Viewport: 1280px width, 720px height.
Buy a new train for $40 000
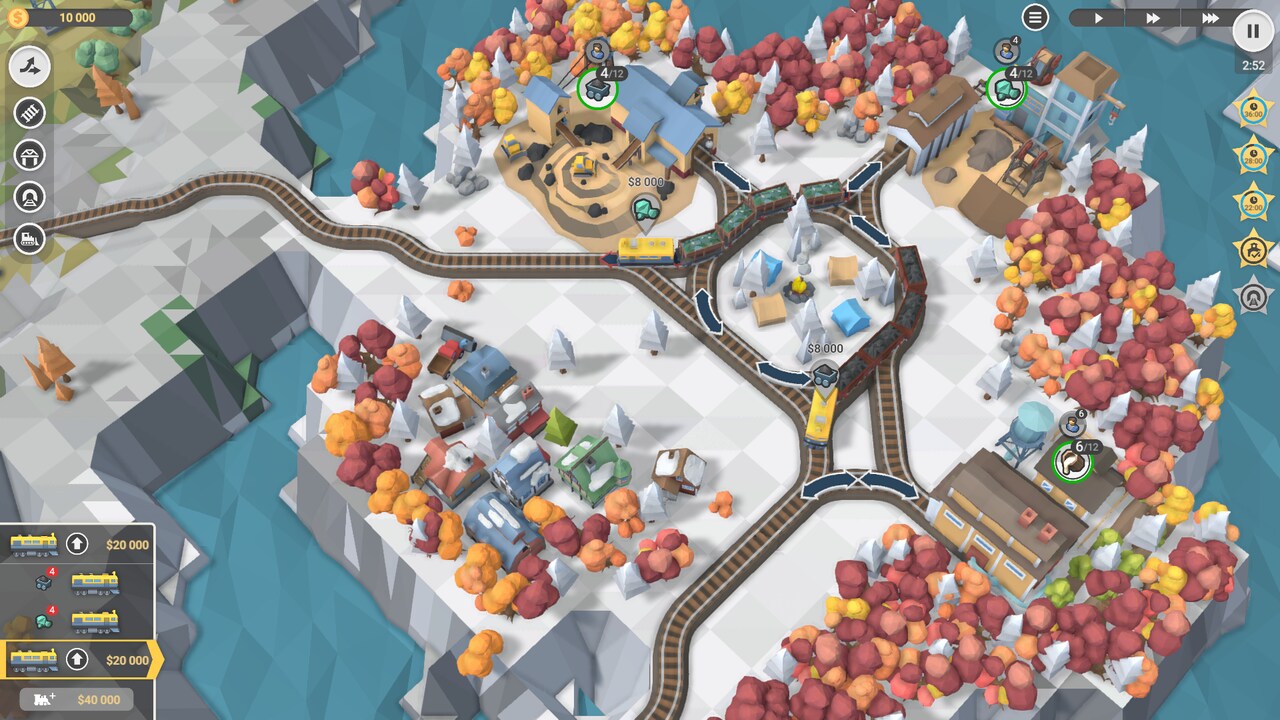tap(75, 700)
